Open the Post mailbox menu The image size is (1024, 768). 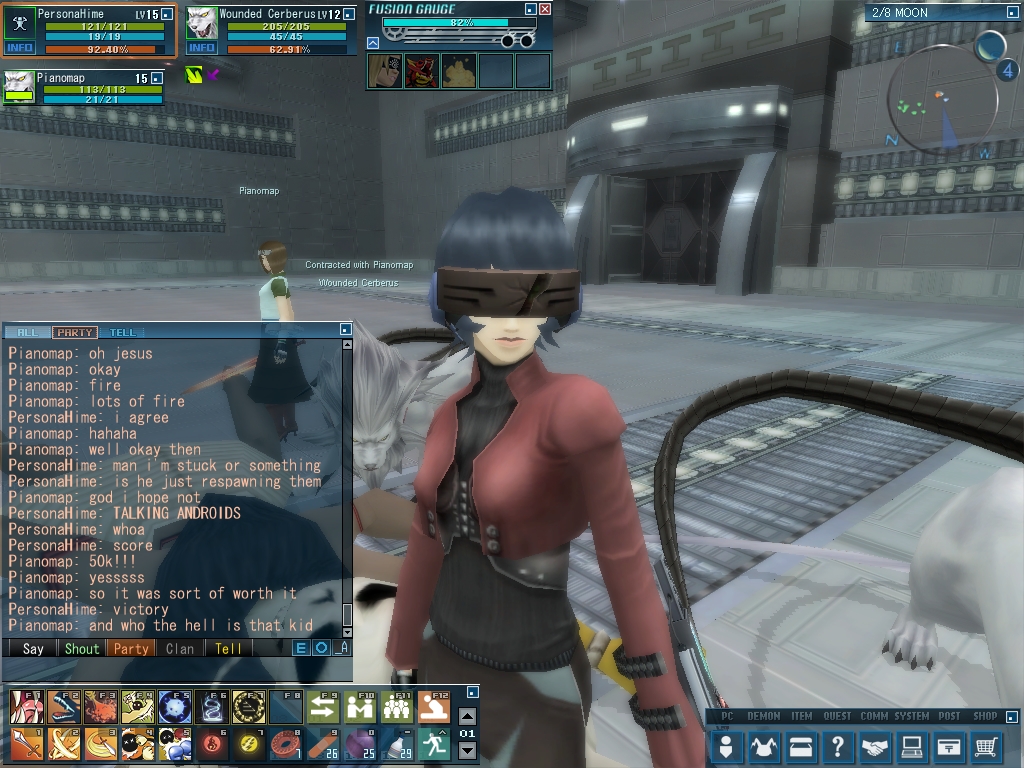click(949, 746)
